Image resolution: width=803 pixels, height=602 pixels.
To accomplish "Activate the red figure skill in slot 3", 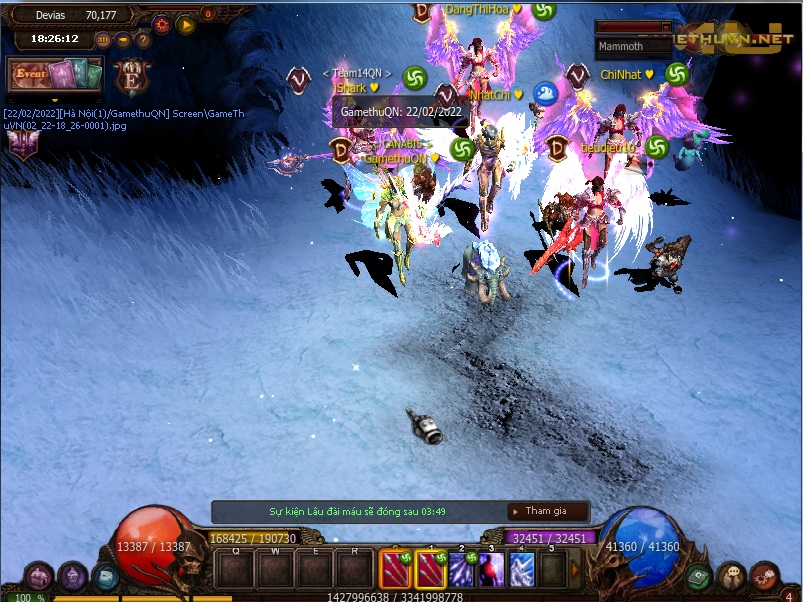I will [493, 570].
